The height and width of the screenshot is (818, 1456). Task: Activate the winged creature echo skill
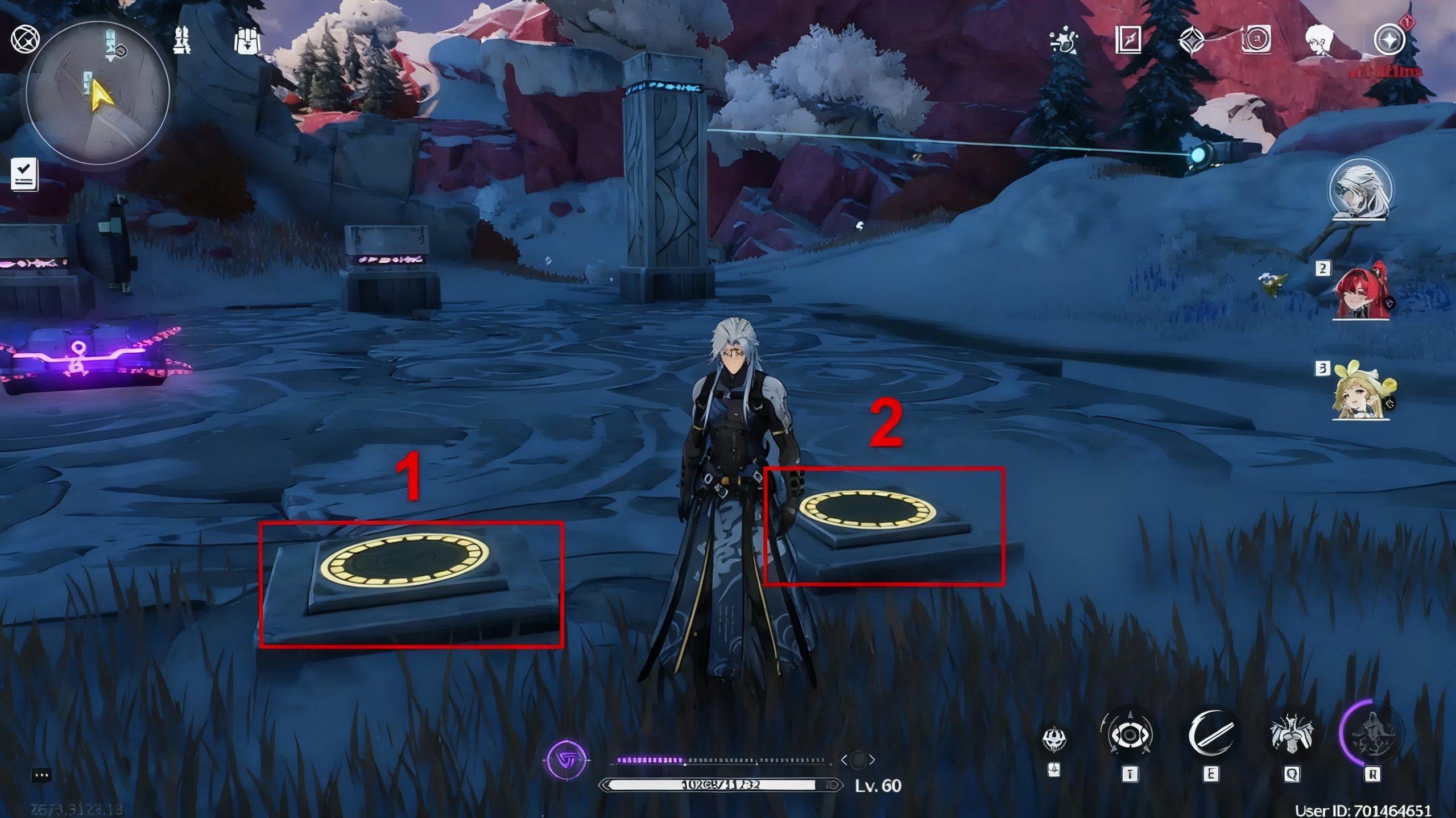click(x=1292, y=736)
